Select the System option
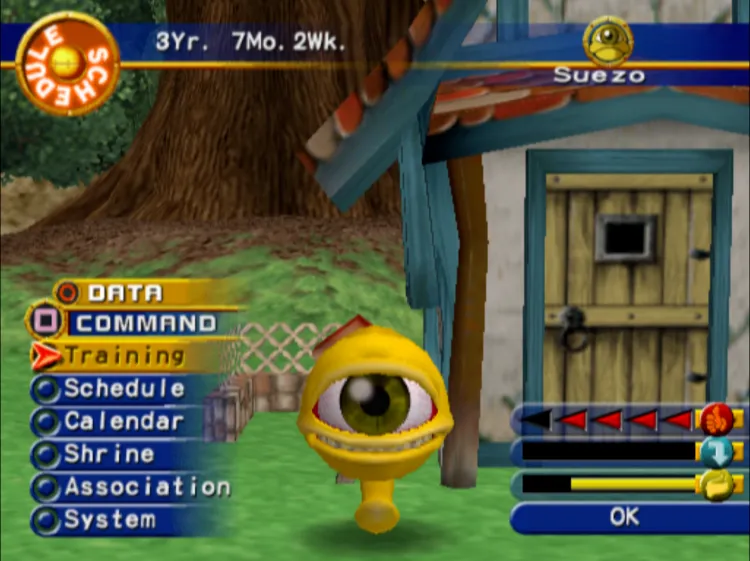 (x=110, y=520)
